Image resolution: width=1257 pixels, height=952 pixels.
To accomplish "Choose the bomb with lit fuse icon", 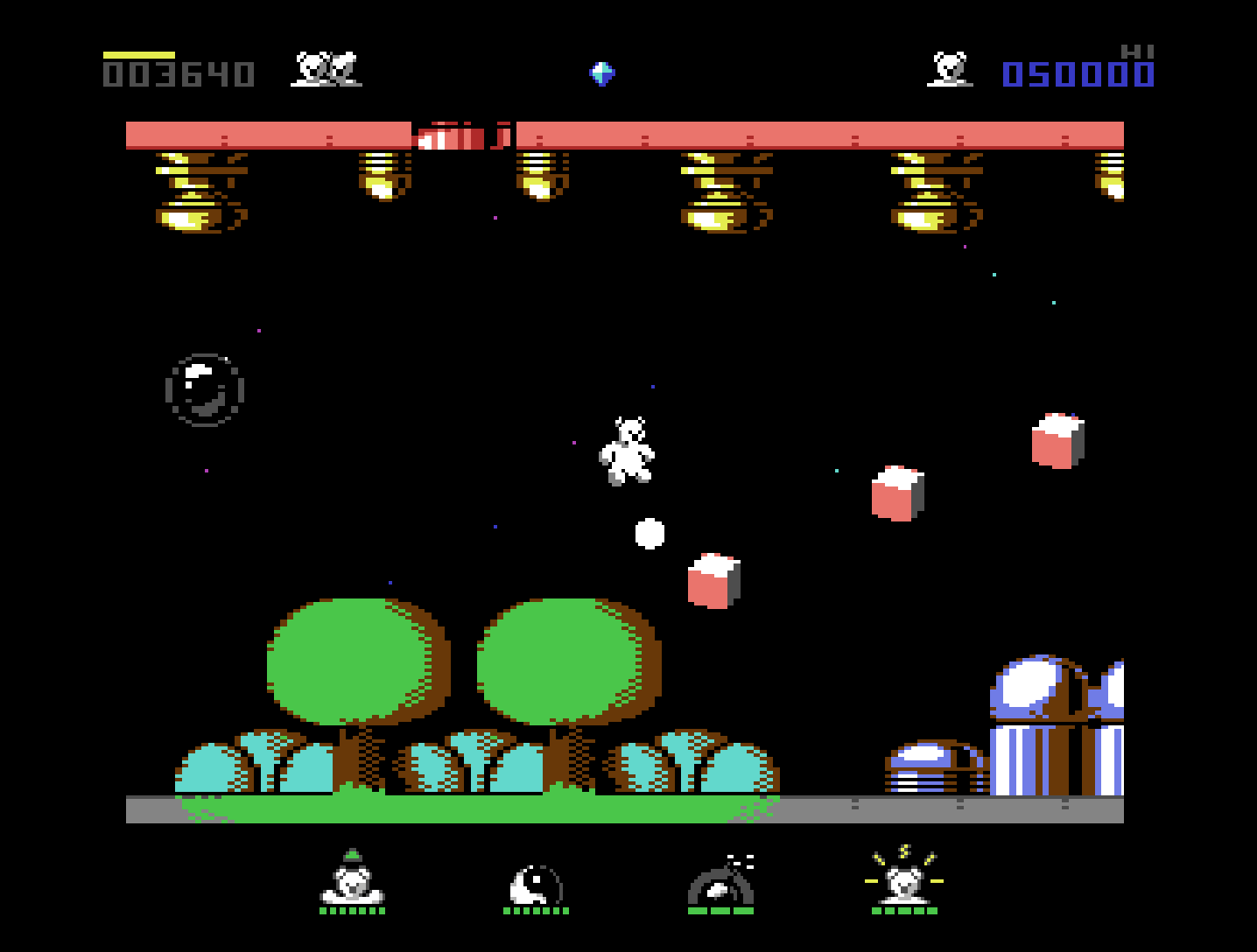I will (721, 882).
